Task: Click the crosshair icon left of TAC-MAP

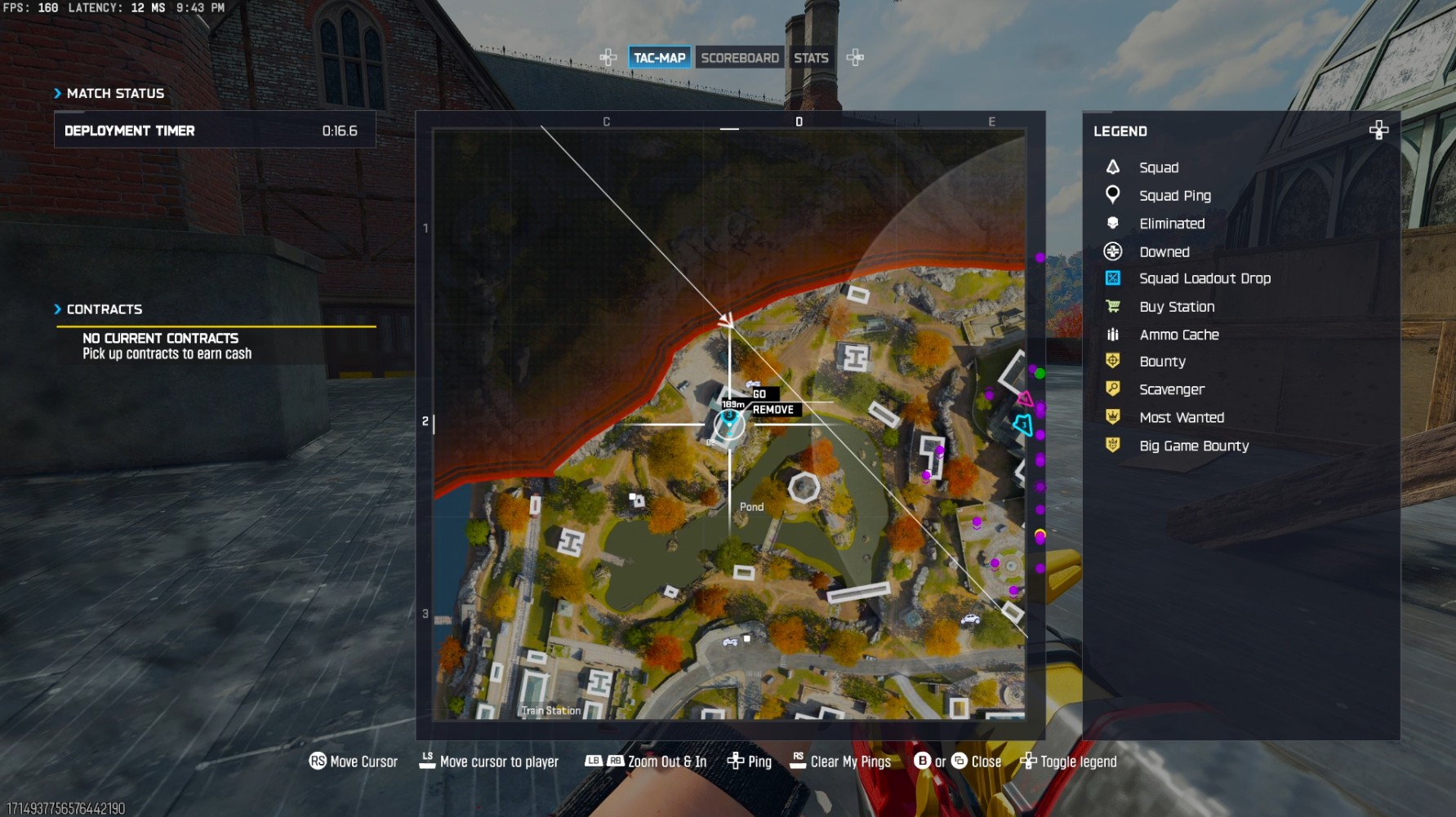Action: (x=608, y=57)
